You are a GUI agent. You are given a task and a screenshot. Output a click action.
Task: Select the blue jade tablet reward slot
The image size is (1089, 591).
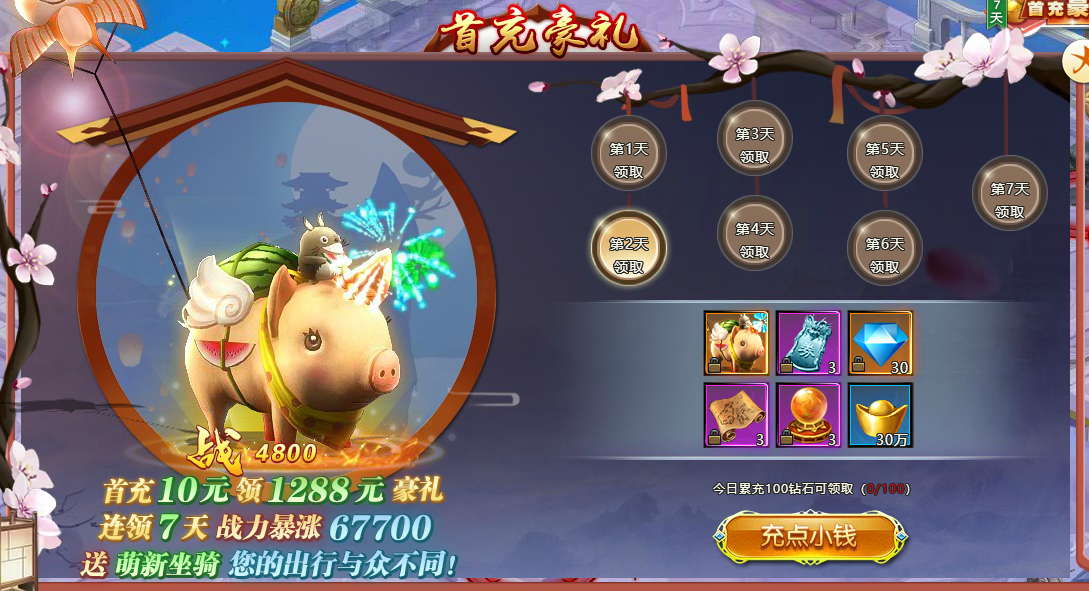point(808,343)
